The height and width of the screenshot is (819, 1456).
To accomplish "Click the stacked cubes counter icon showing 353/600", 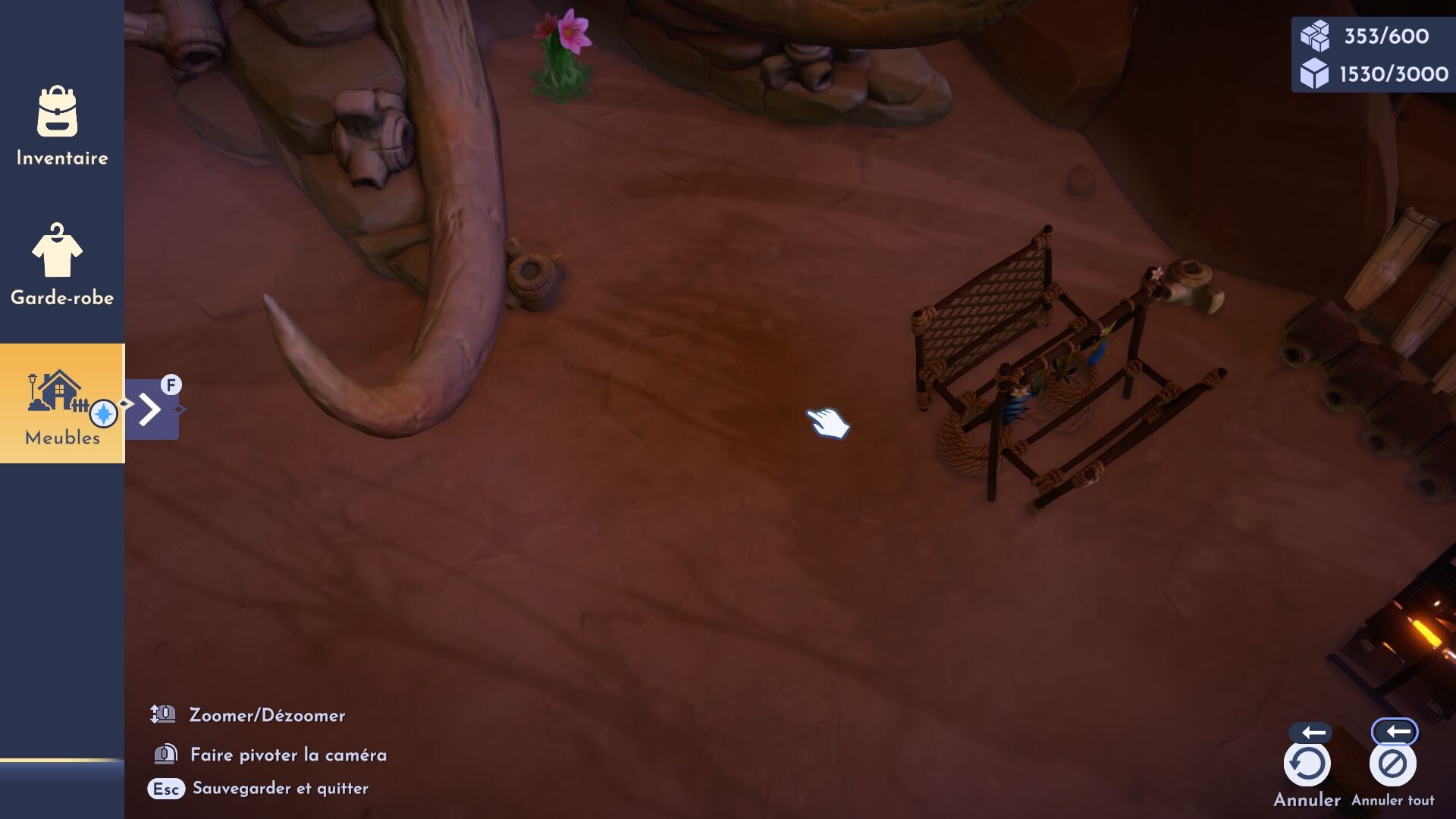I will pyautogui.click(x=1314, y=34).
